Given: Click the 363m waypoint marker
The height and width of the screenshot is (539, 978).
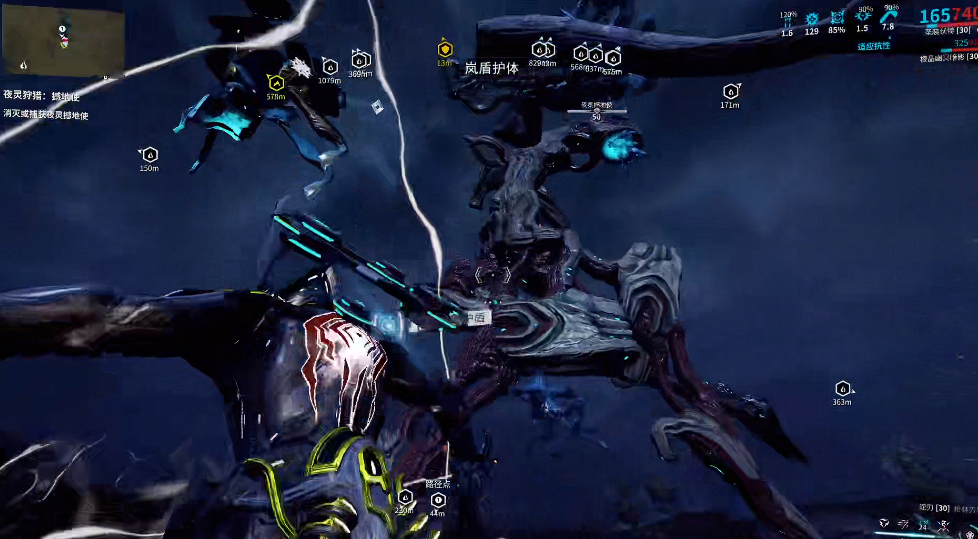Looking at the screenshot, I should click(x=842, y=388).
